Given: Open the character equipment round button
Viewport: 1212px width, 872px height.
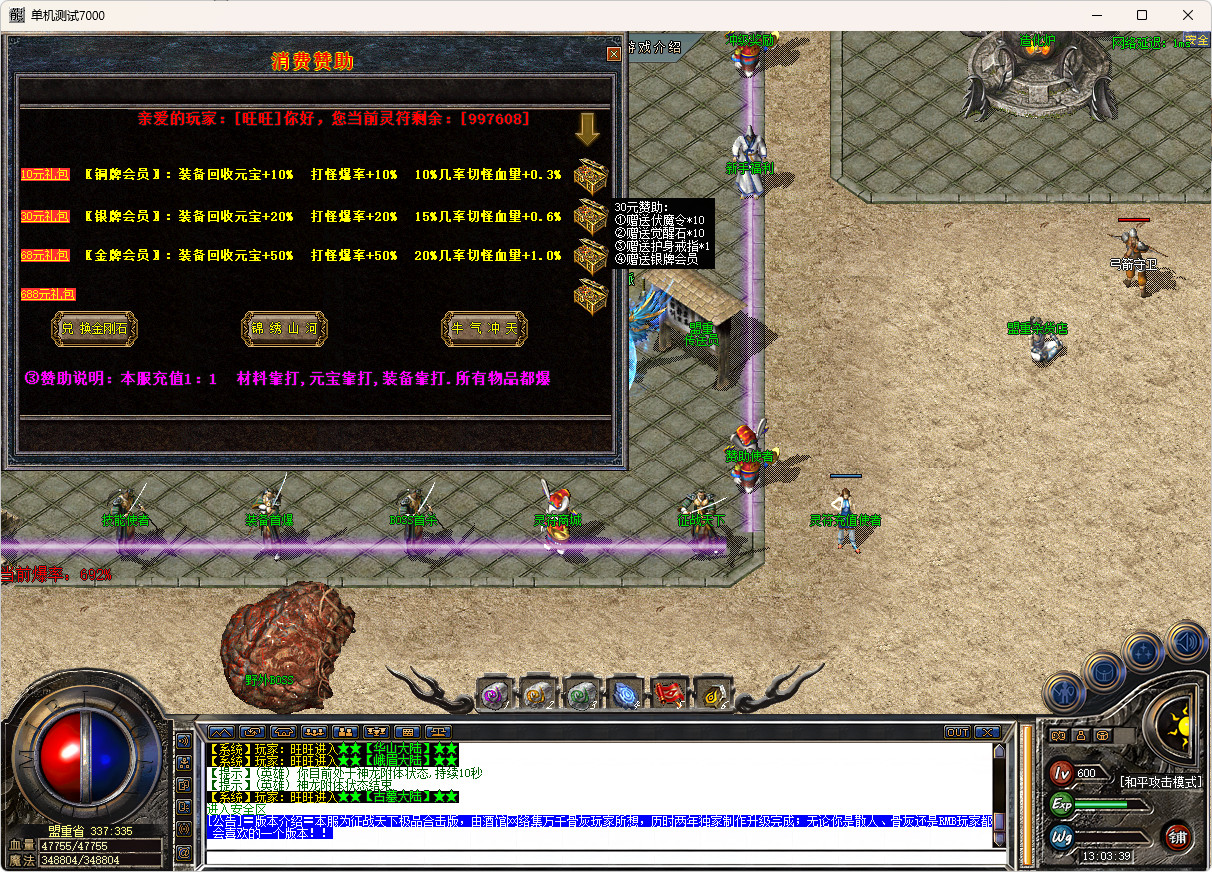Looking at the screenshot, I should click(1062, 692).
